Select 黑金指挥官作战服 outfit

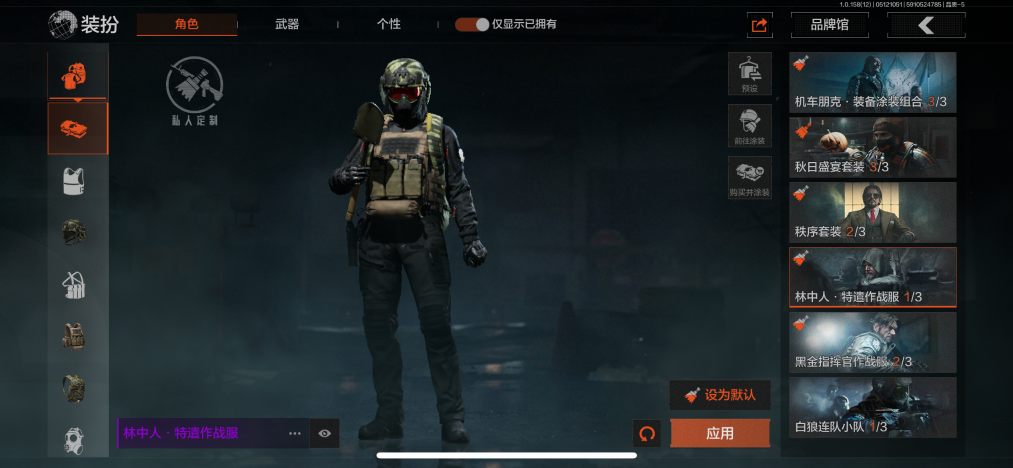[x=872, y=342]
